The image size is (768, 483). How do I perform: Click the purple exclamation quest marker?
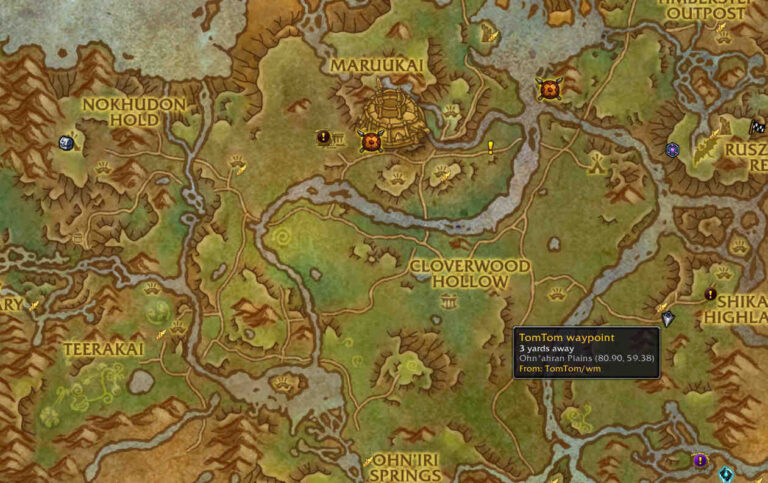tap(700, 461)
